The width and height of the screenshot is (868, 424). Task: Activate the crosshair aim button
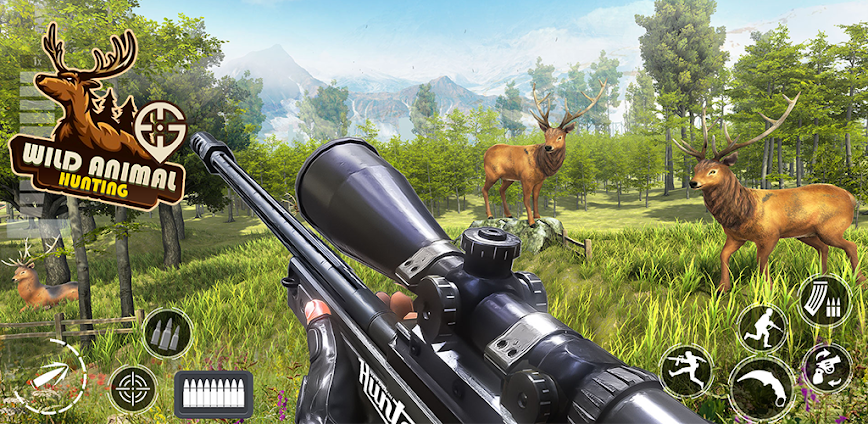point(133,387)
